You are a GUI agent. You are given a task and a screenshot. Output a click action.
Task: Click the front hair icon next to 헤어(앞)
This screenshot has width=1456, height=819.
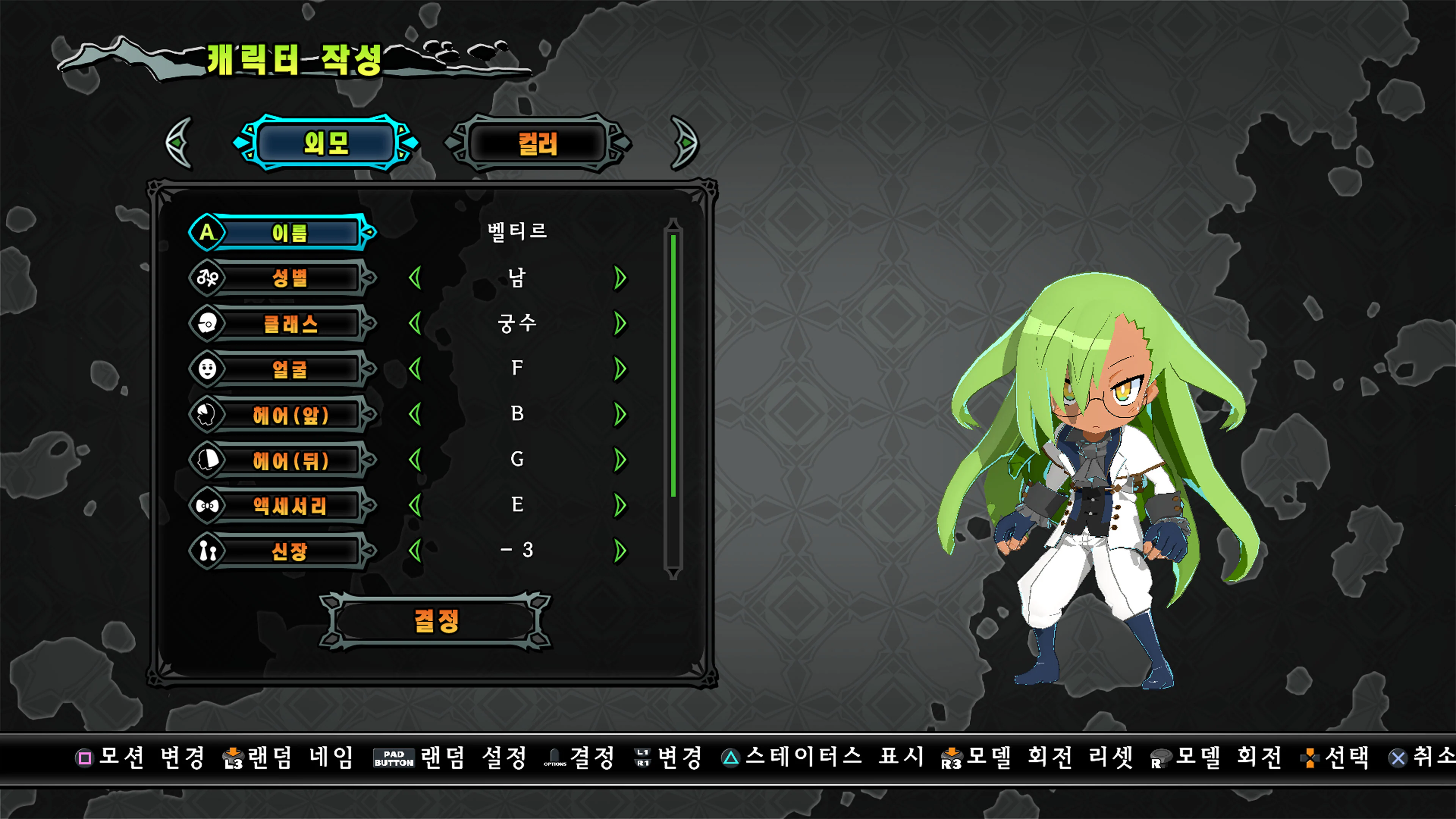(x=207, y=414)
